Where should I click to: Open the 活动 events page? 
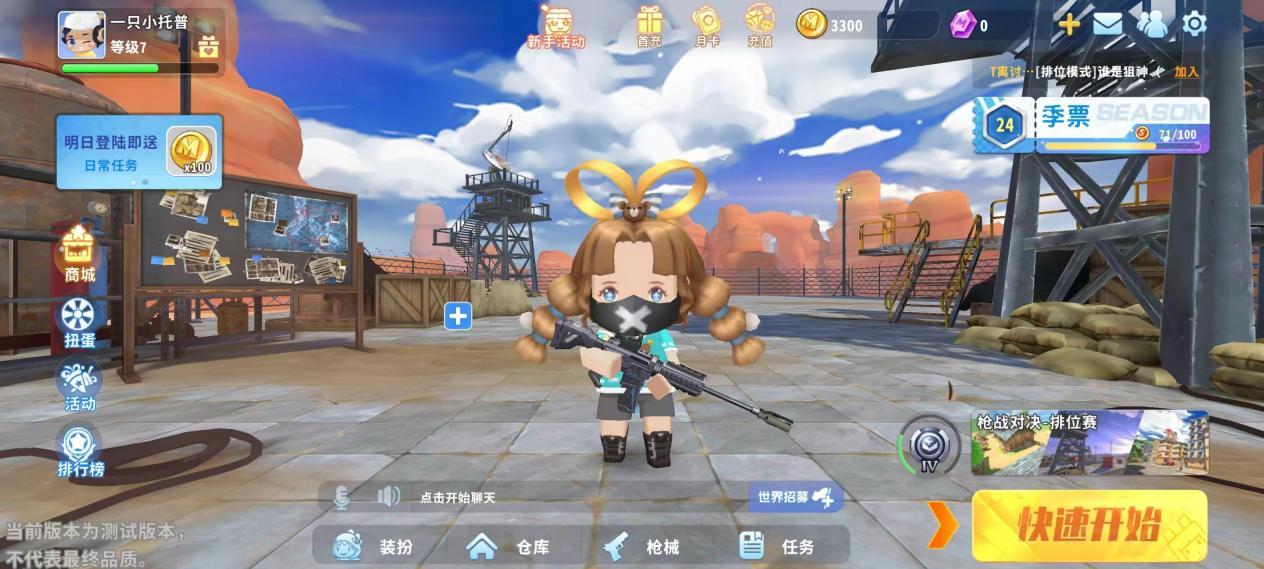click(79, 387)
